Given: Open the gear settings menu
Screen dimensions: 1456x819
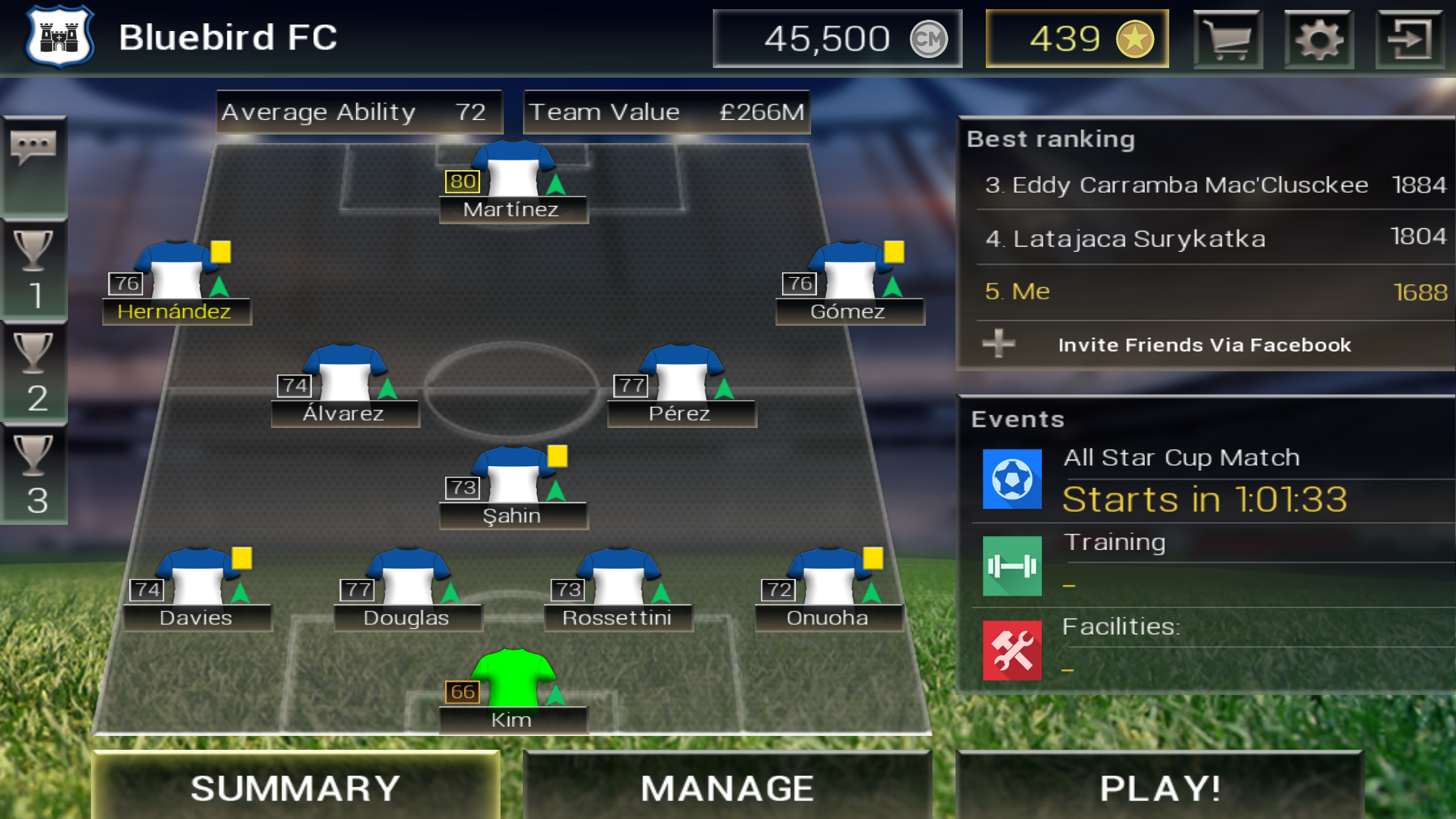Looking at the screenshot, I should click(1318, 40).
